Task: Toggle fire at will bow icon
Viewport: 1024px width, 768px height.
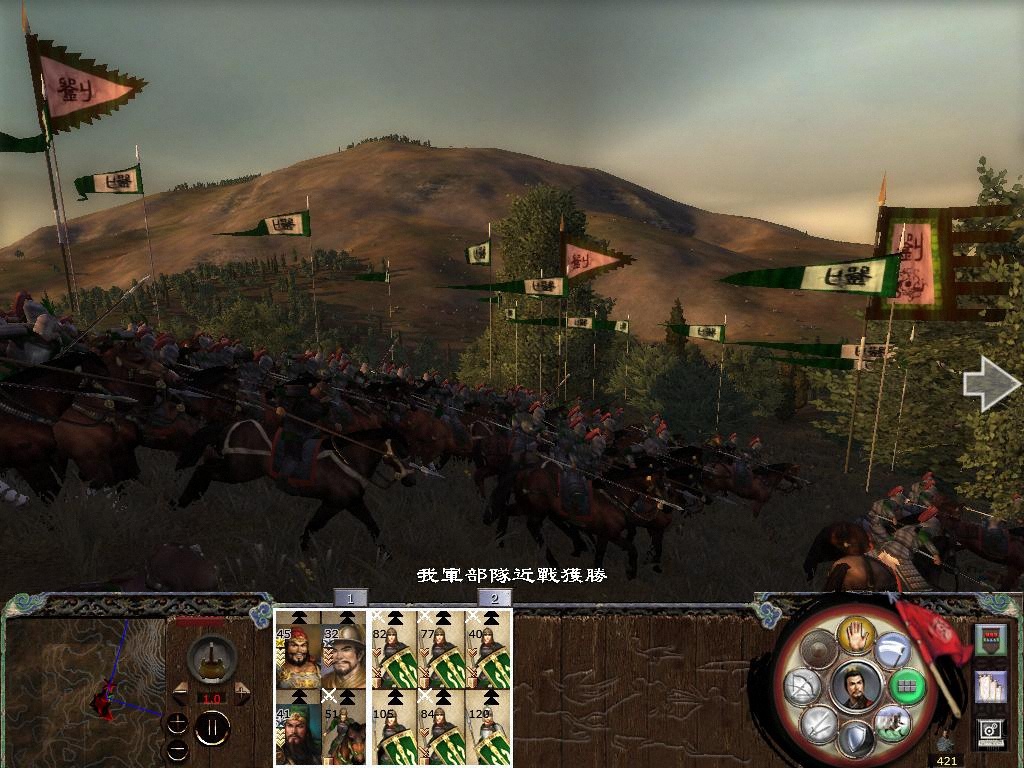Action: pos(804,686)
